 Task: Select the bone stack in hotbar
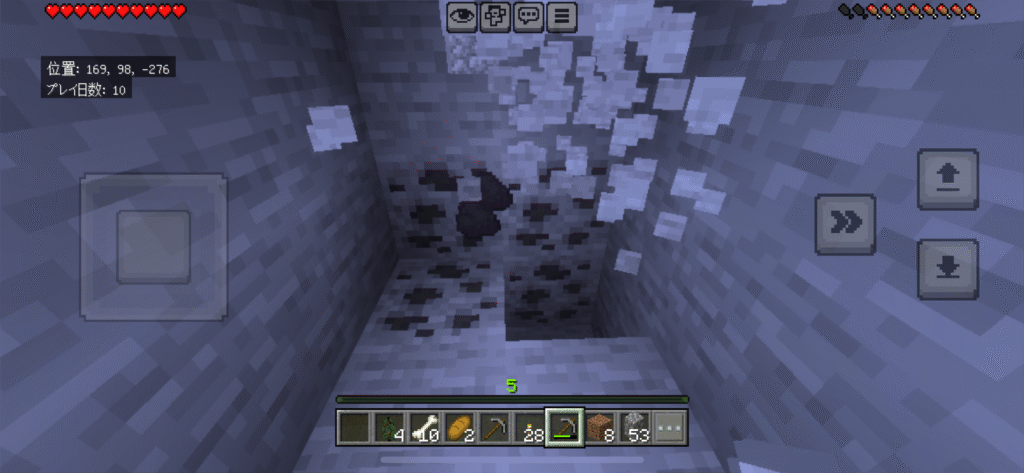tap(424, 428)
